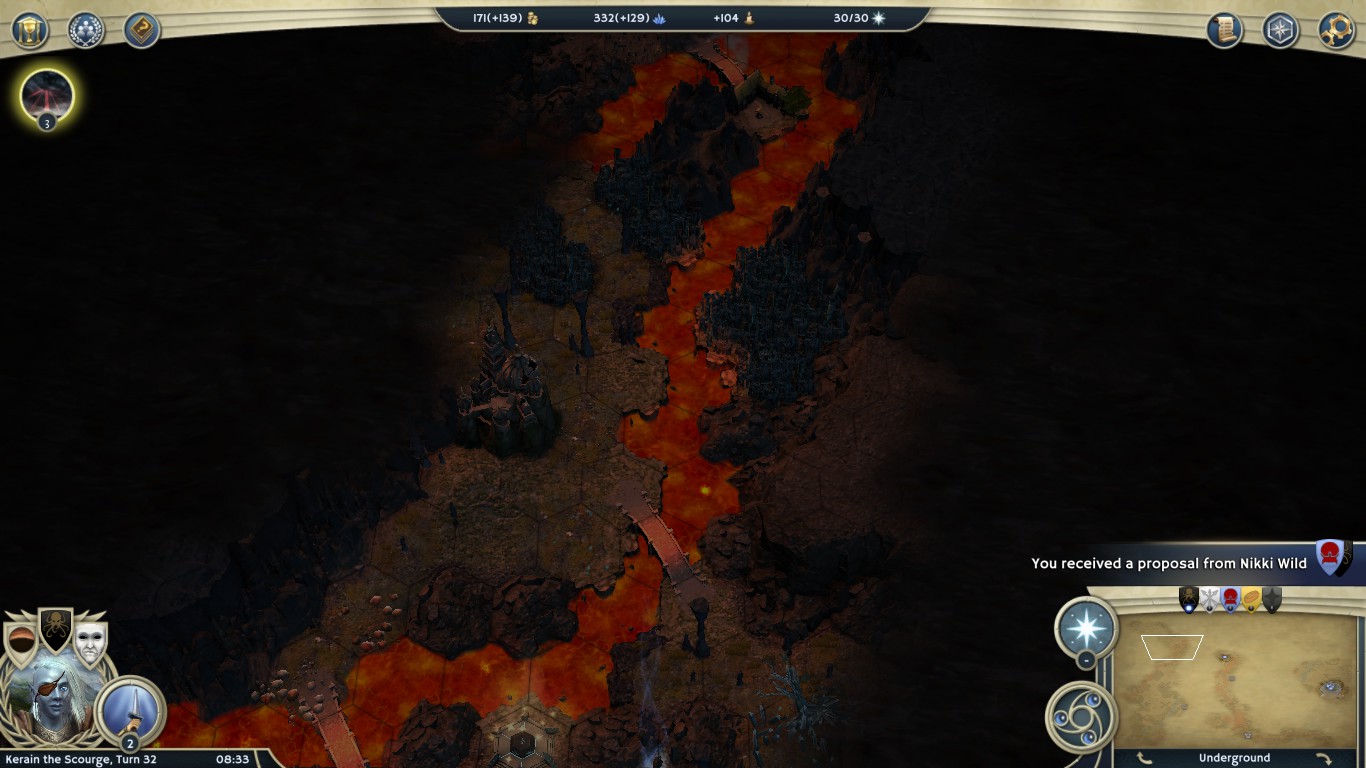Viewport: 1366px width, 768px height.
Task: Open the blue snowflake emblem button
Action: (x=1280, y=30)
